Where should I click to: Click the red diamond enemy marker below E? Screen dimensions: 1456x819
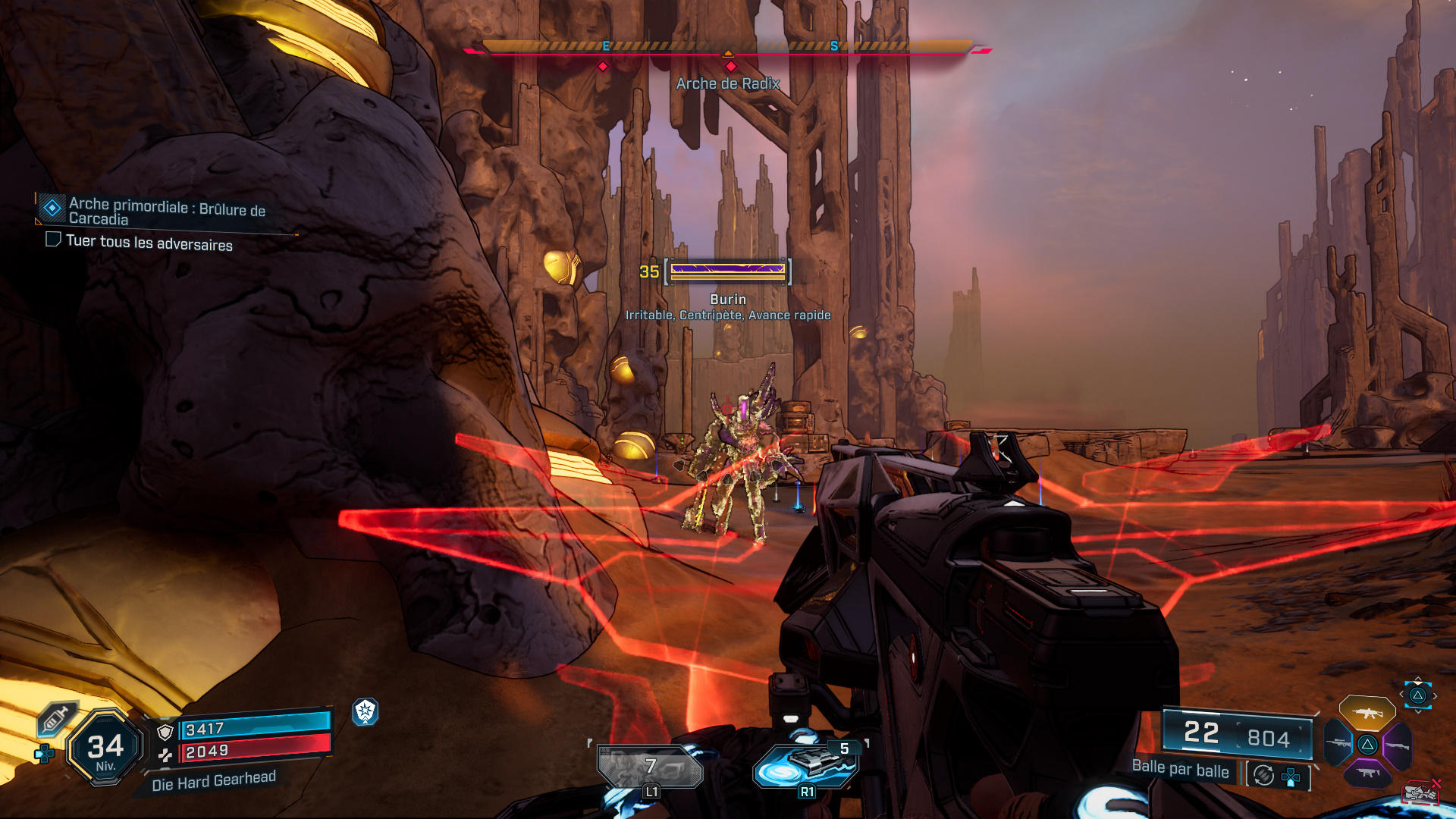603,67
